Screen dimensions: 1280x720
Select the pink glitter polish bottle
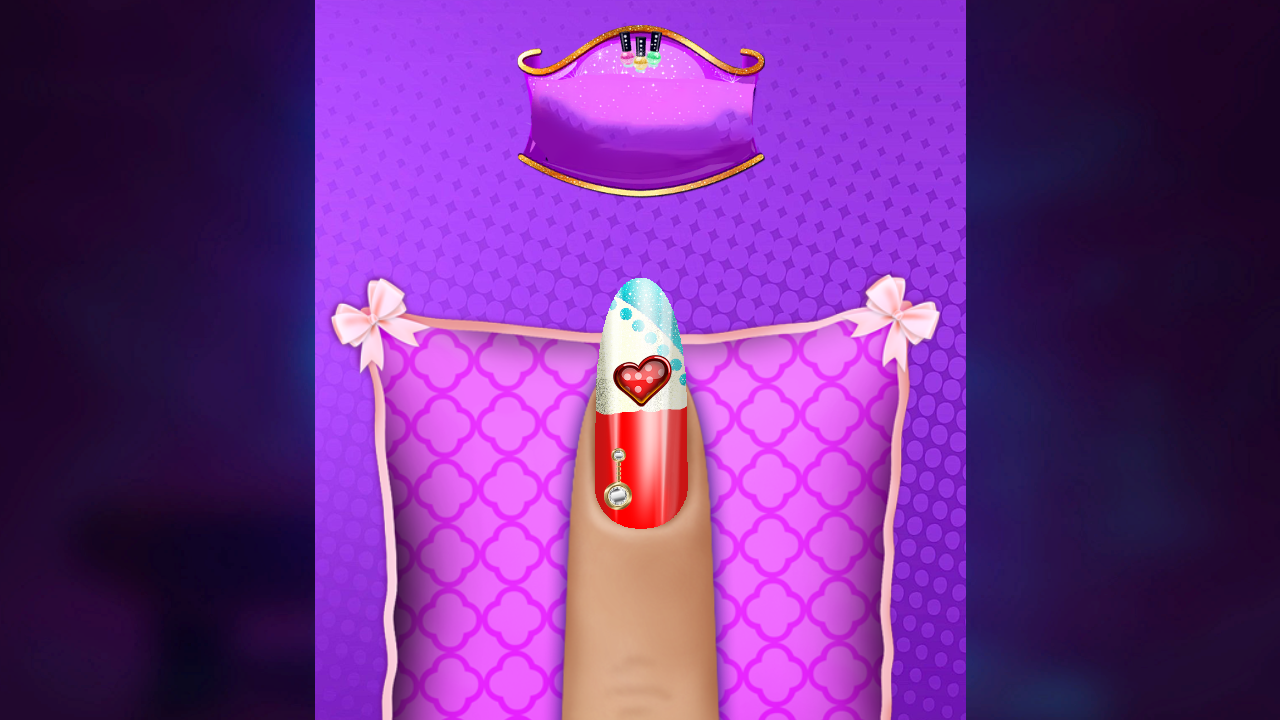(x=627, y=57)
